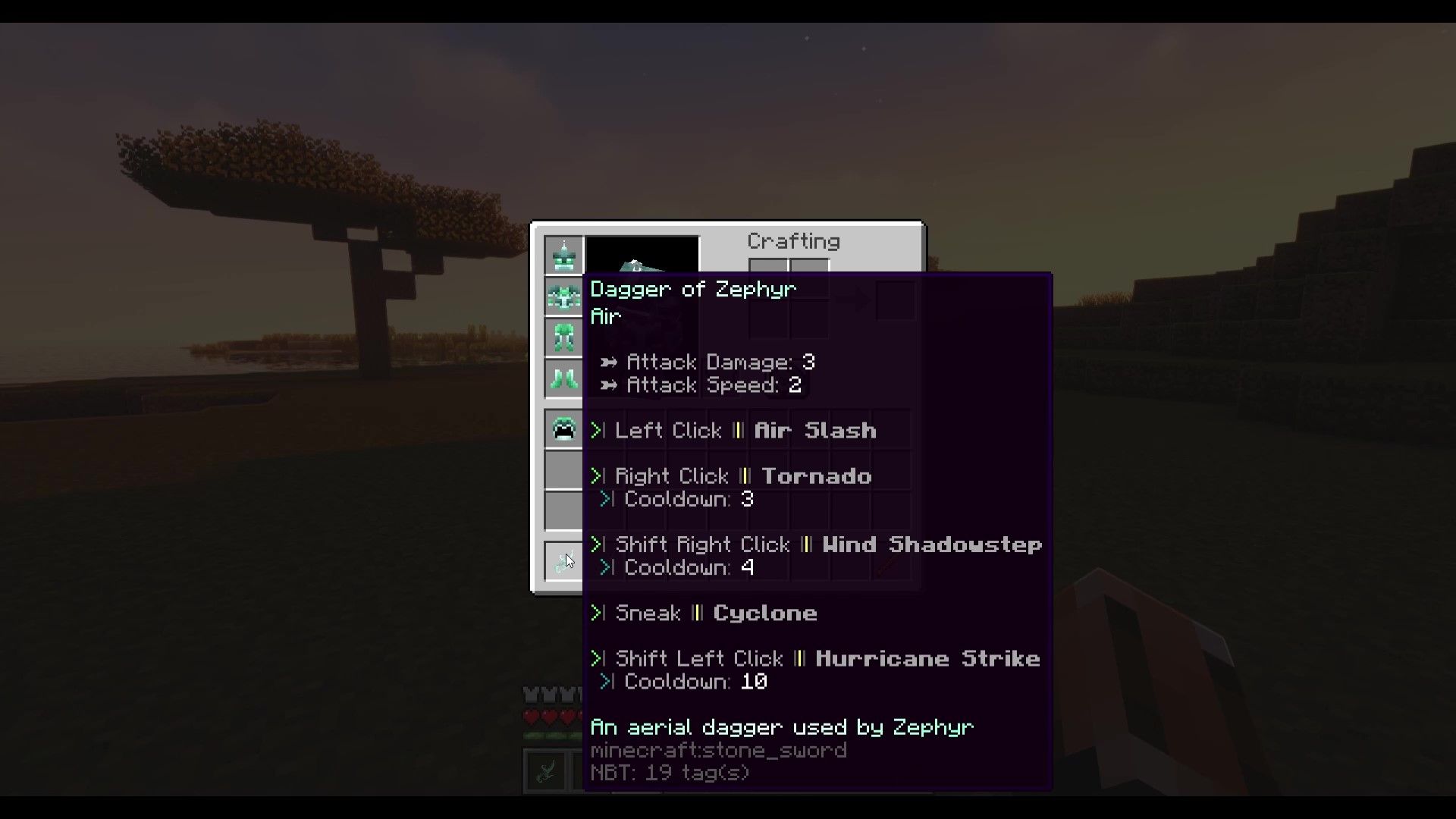Select the dagger icon in the offhand slot
Screen dimensions: 1456x819
pos(563,560)
